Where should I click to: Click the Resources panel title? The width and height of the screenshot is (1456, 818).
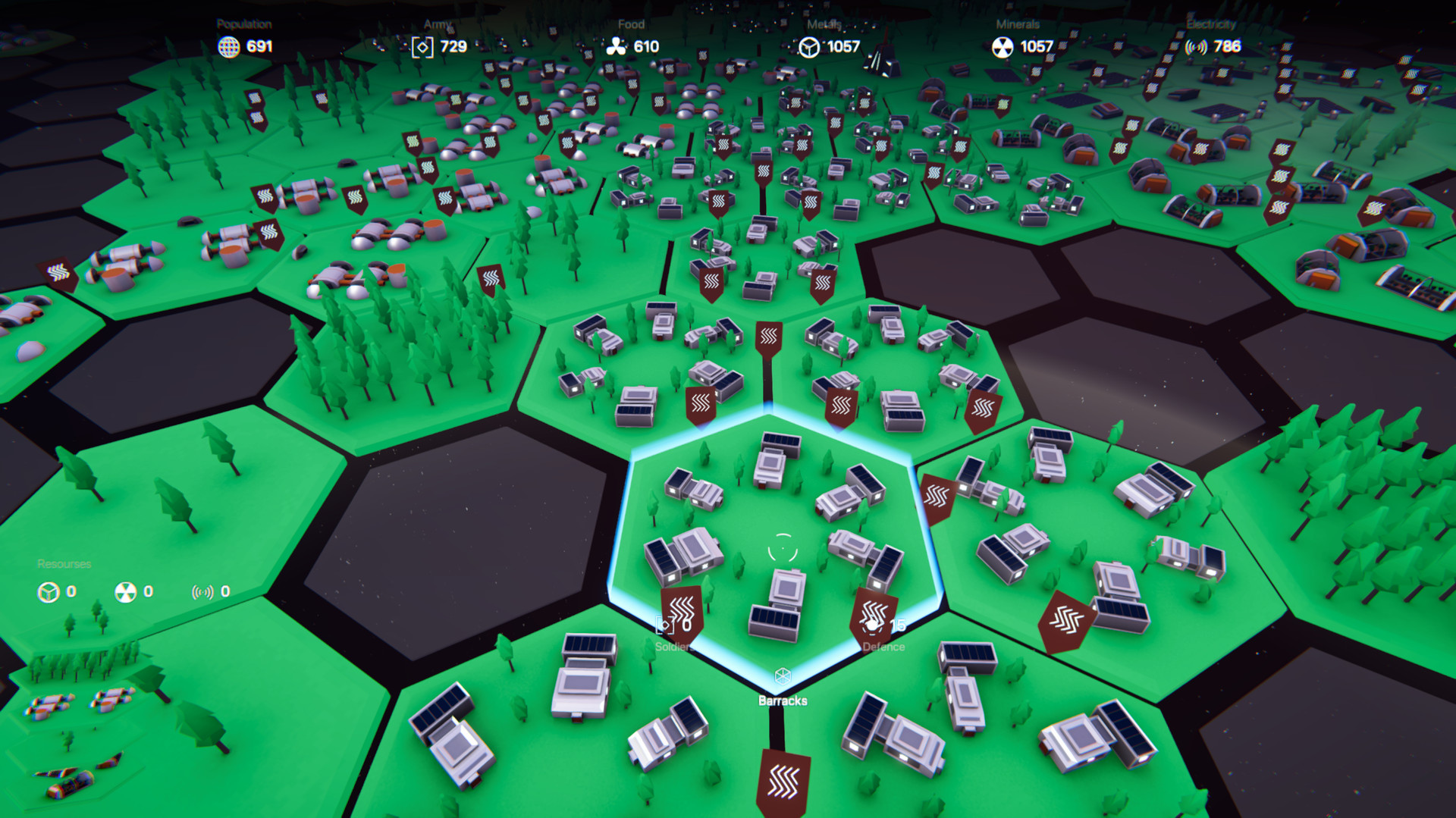(x=64, y=563)
